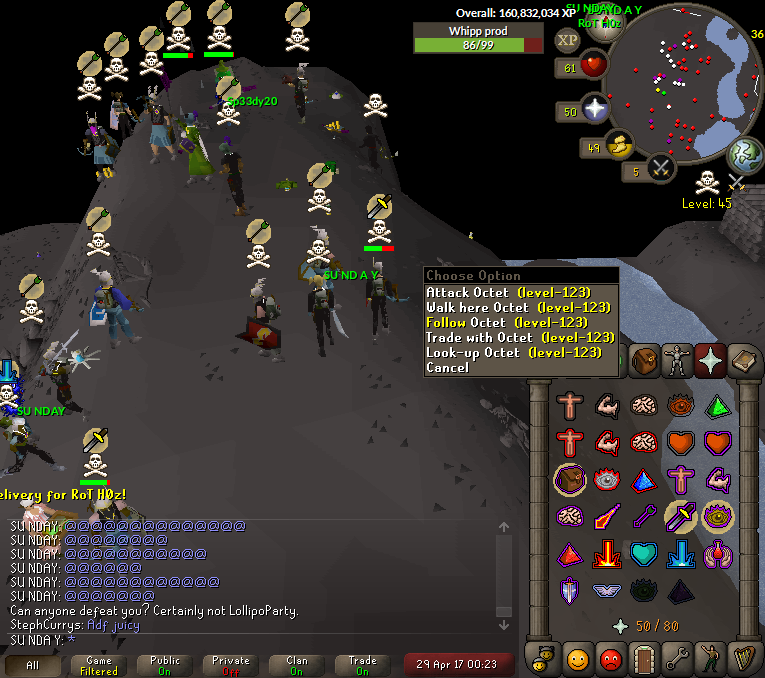Screen dimensions: 765x678
Task: Toggle run using the boot energy orb
Action: tap(620, 147)
